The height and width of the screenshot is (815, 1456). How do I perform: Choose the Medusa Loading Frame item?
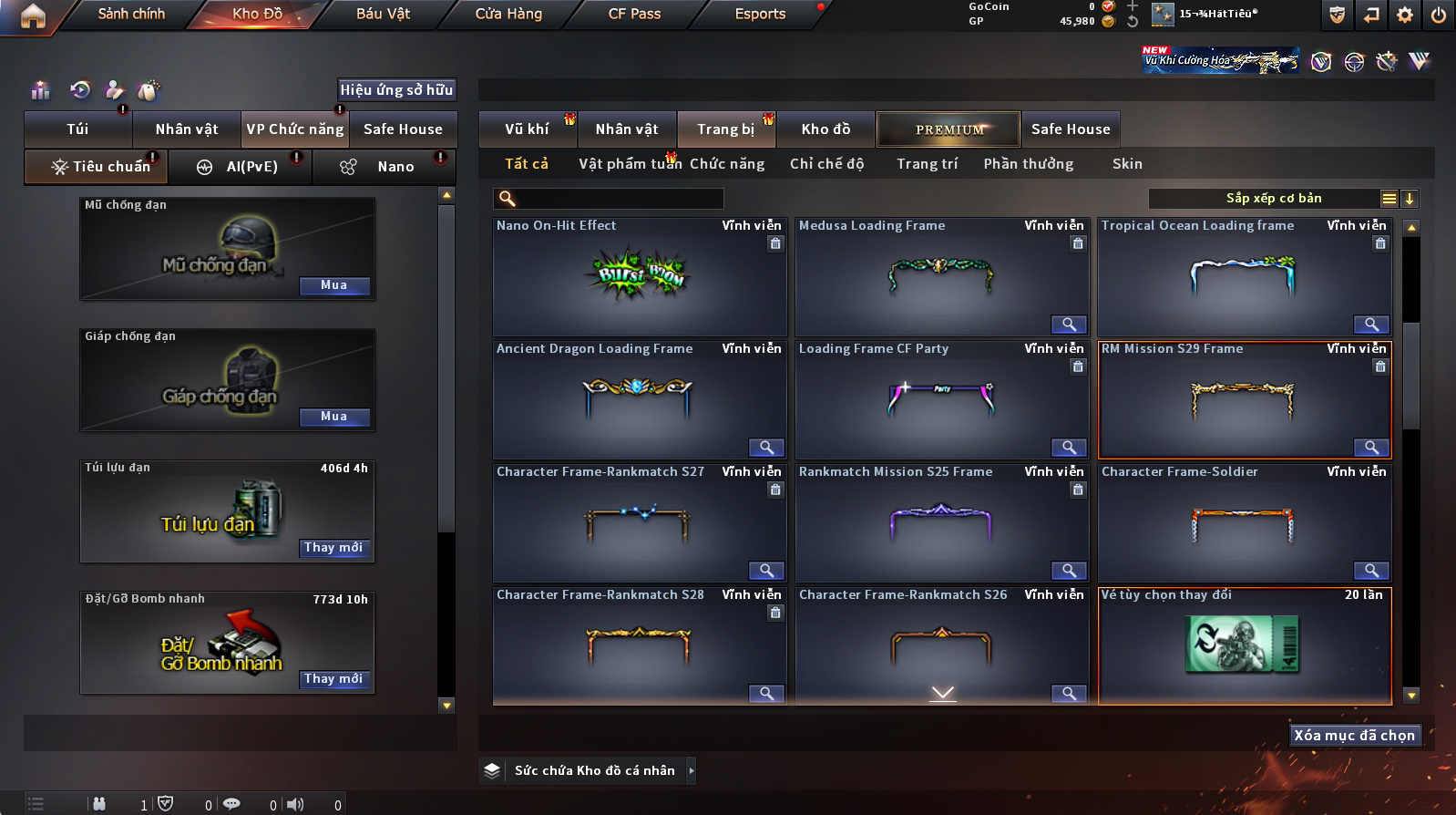point(941,277)
